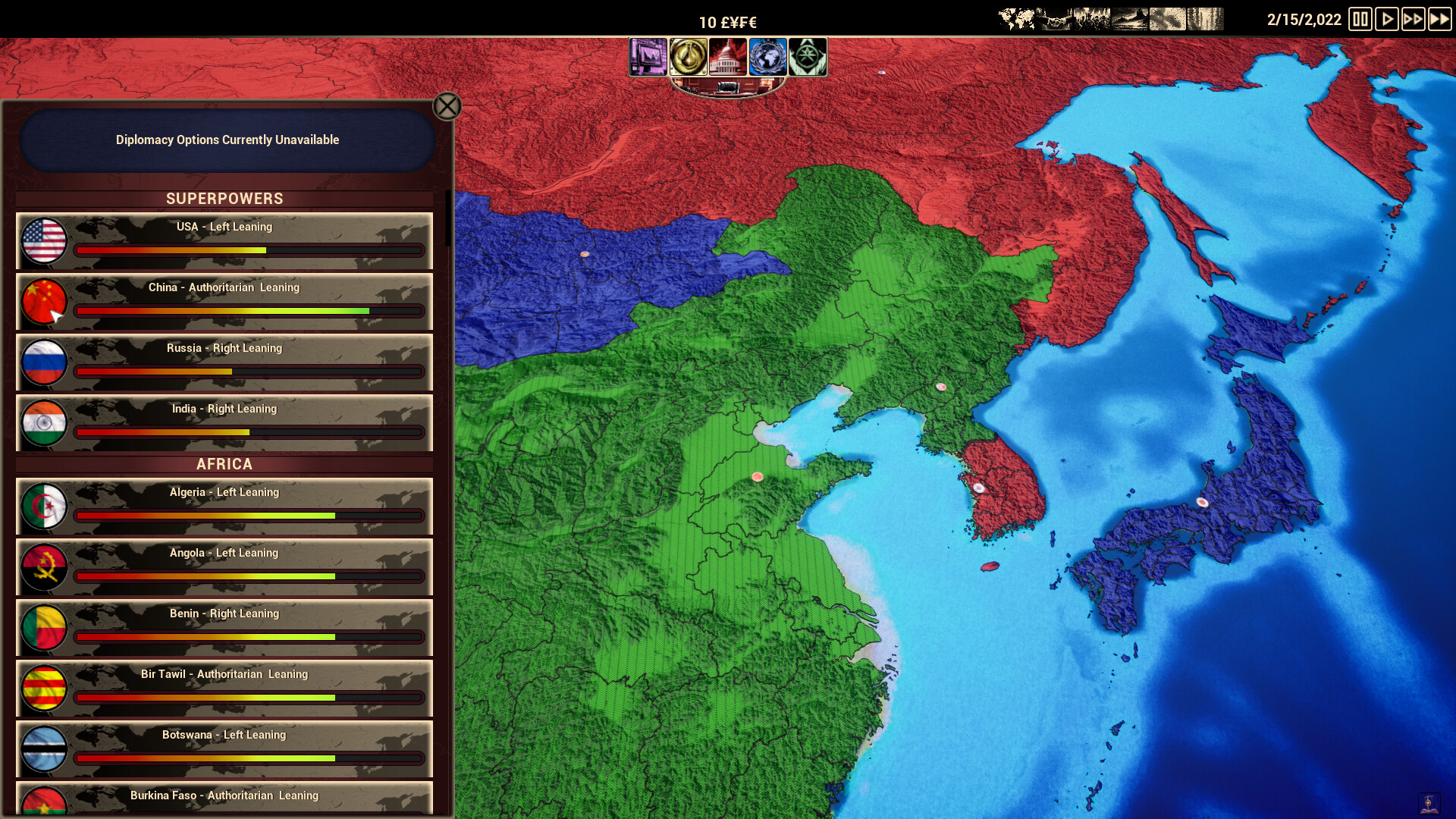Read the Diplomacy Options Currently Unavailable banner

(227, 140)
